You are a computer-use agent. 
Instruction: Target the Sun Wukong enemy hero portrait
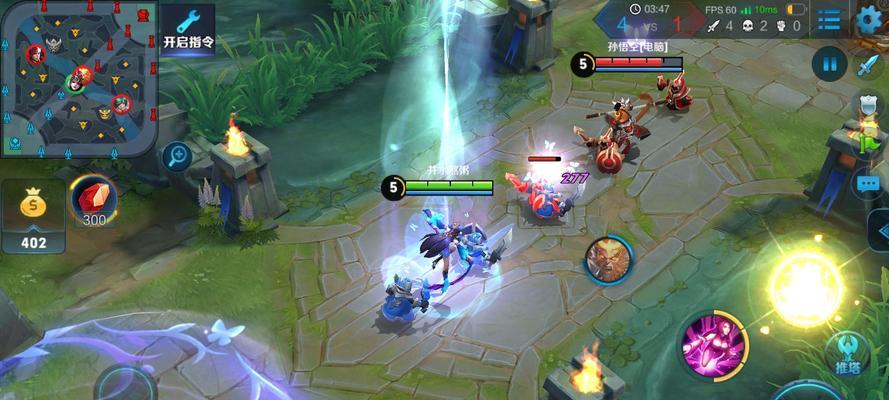click(x=609, y=258)
